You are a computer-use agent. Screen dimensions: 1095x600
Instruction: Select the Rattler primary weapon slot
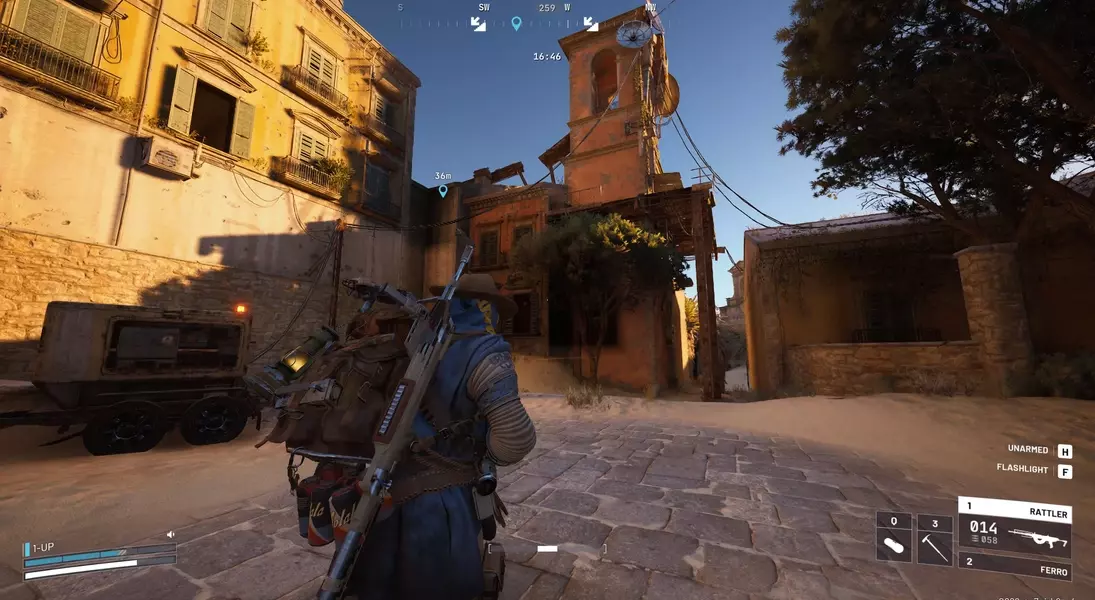click(x=1014, y=527)
